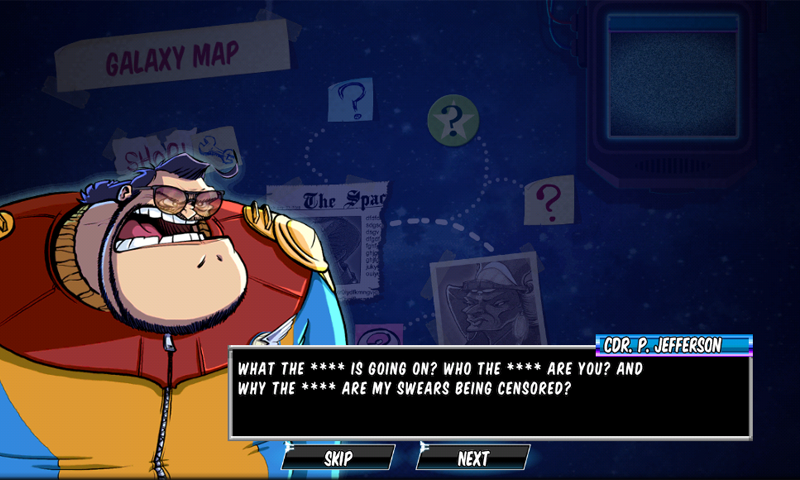Advance to the next dialogue line
This screenshot has height=480, width=800.
pos(473,458)
